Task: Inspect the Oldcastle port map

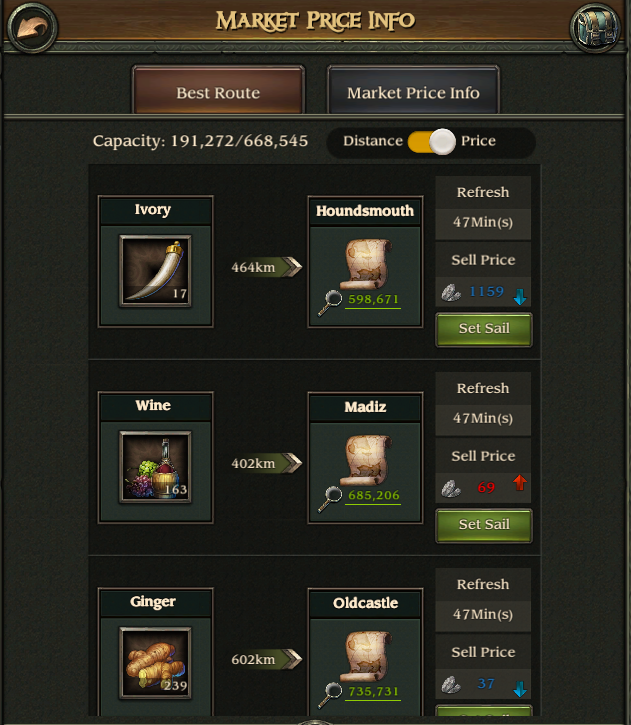Action: pyautogui.click(x=364, y=655)
